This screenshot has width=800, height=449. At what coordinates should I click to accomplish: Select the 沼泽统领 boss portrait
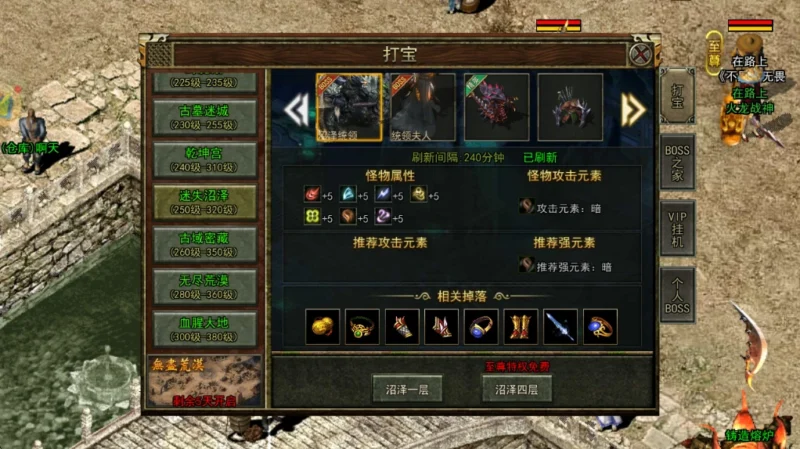point(349,106)
